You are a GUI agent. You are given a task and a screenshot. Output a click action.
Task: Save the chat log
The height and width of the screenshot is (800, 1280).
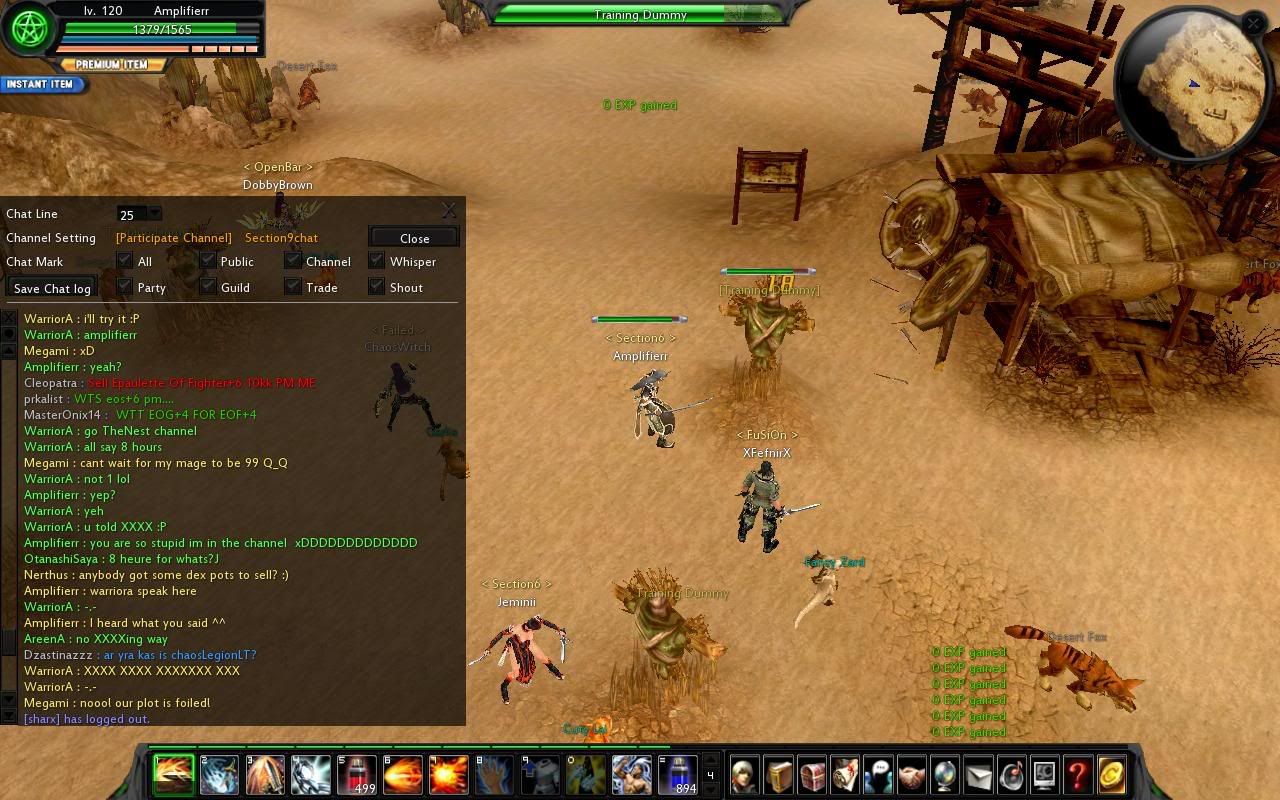point(52,288)
